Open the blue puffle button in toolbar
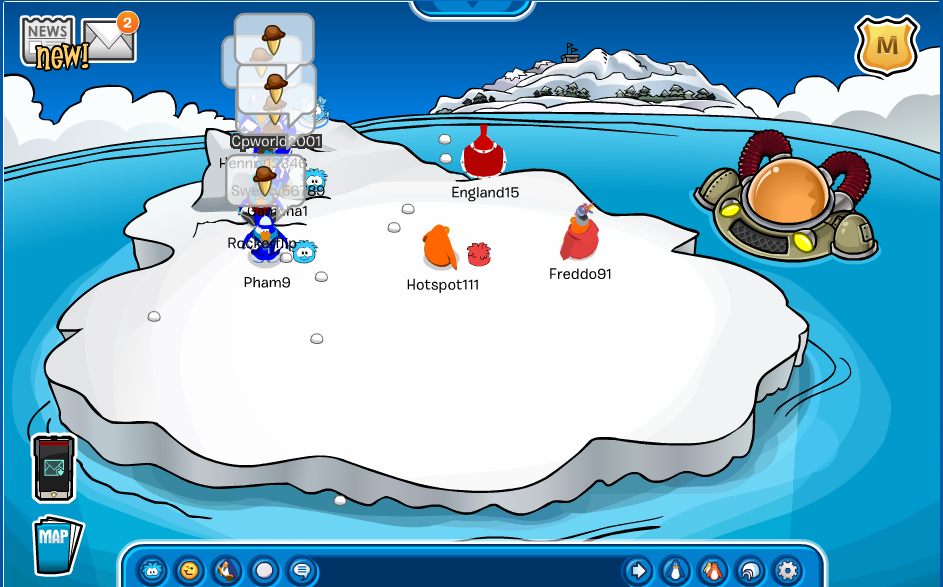Screen dimensions: 943x587 (x=152, y=570)
